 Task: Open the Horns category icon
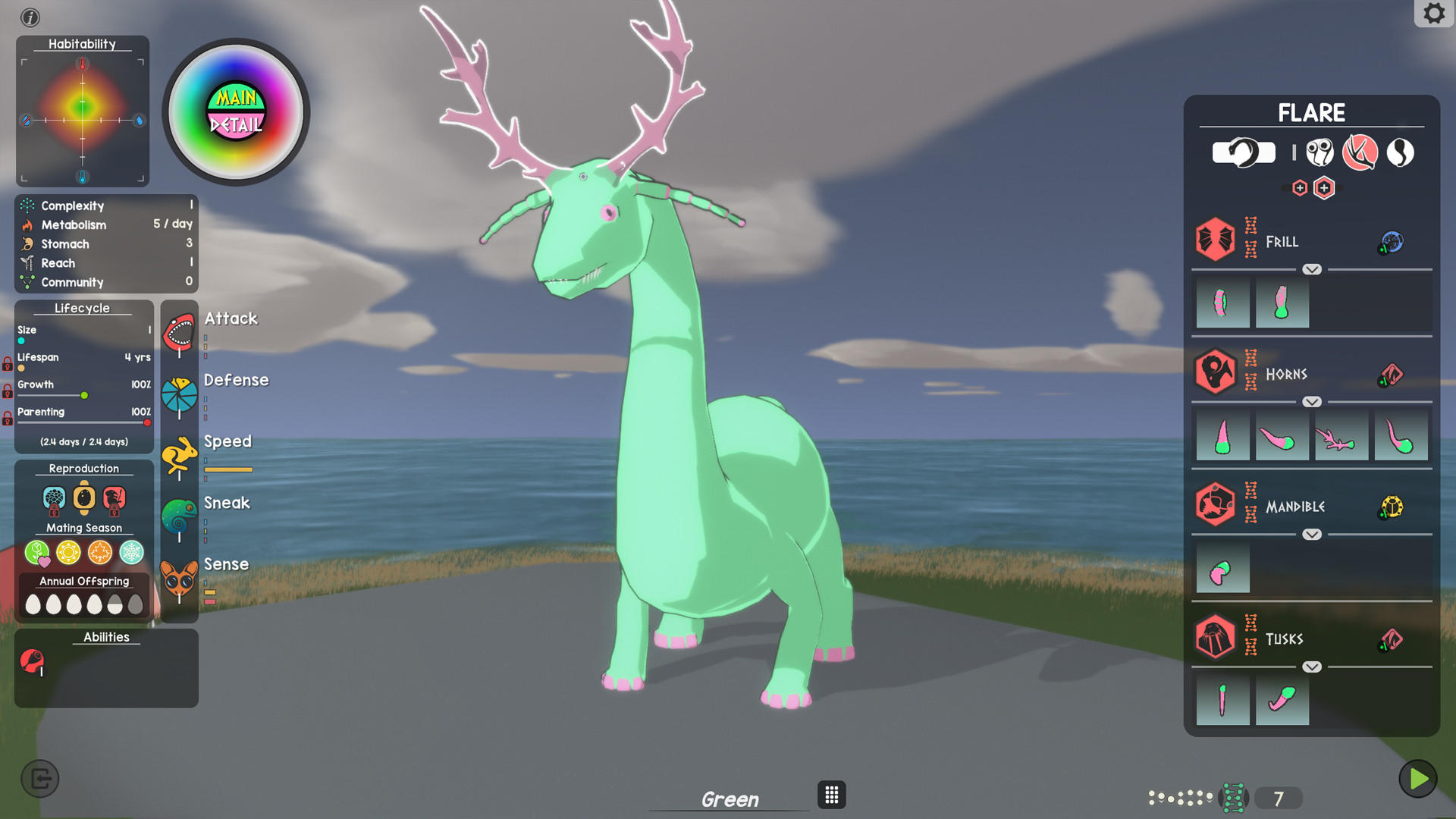1216,372
